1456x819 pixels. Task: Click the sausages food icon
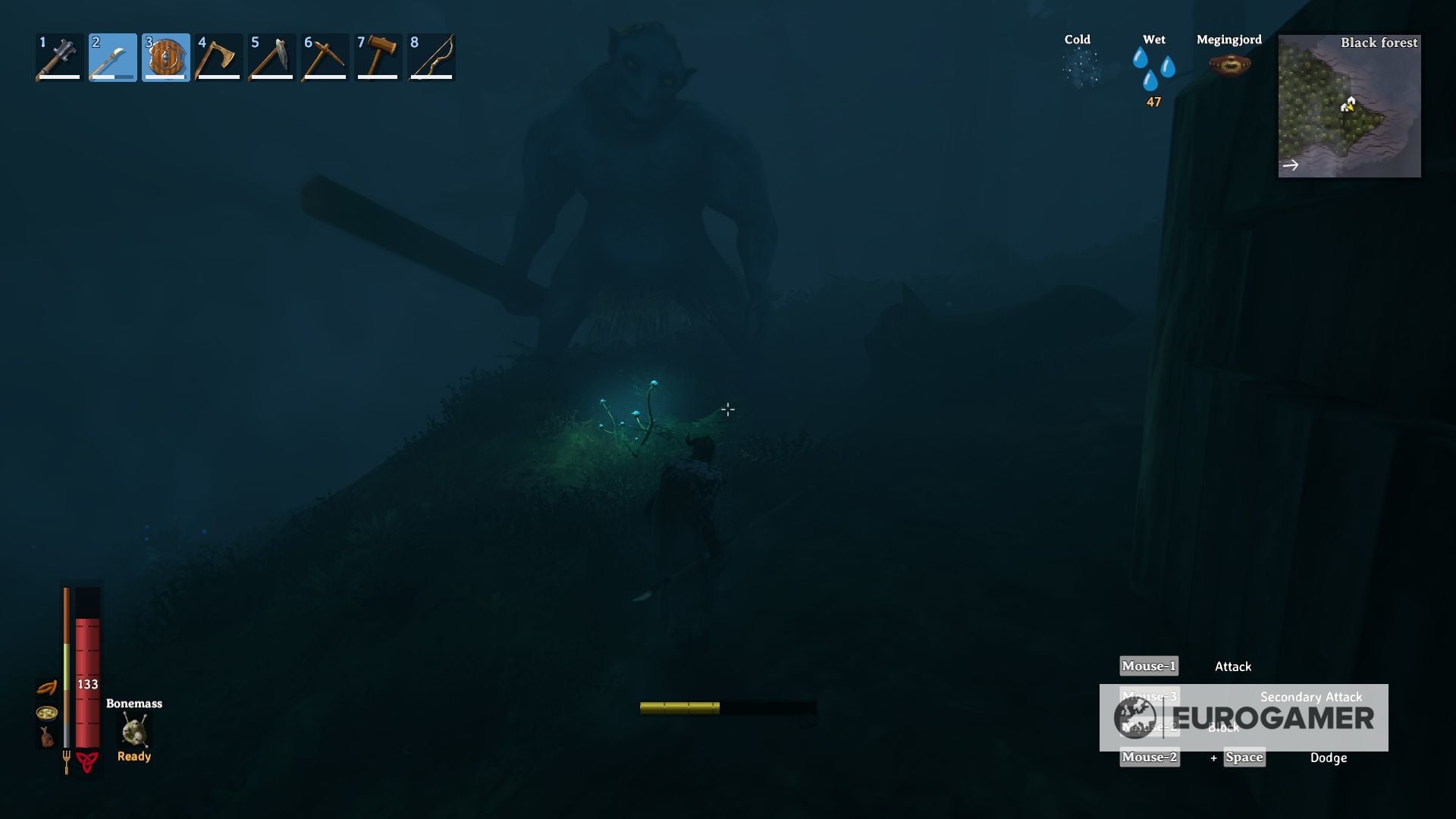(45, 686)
